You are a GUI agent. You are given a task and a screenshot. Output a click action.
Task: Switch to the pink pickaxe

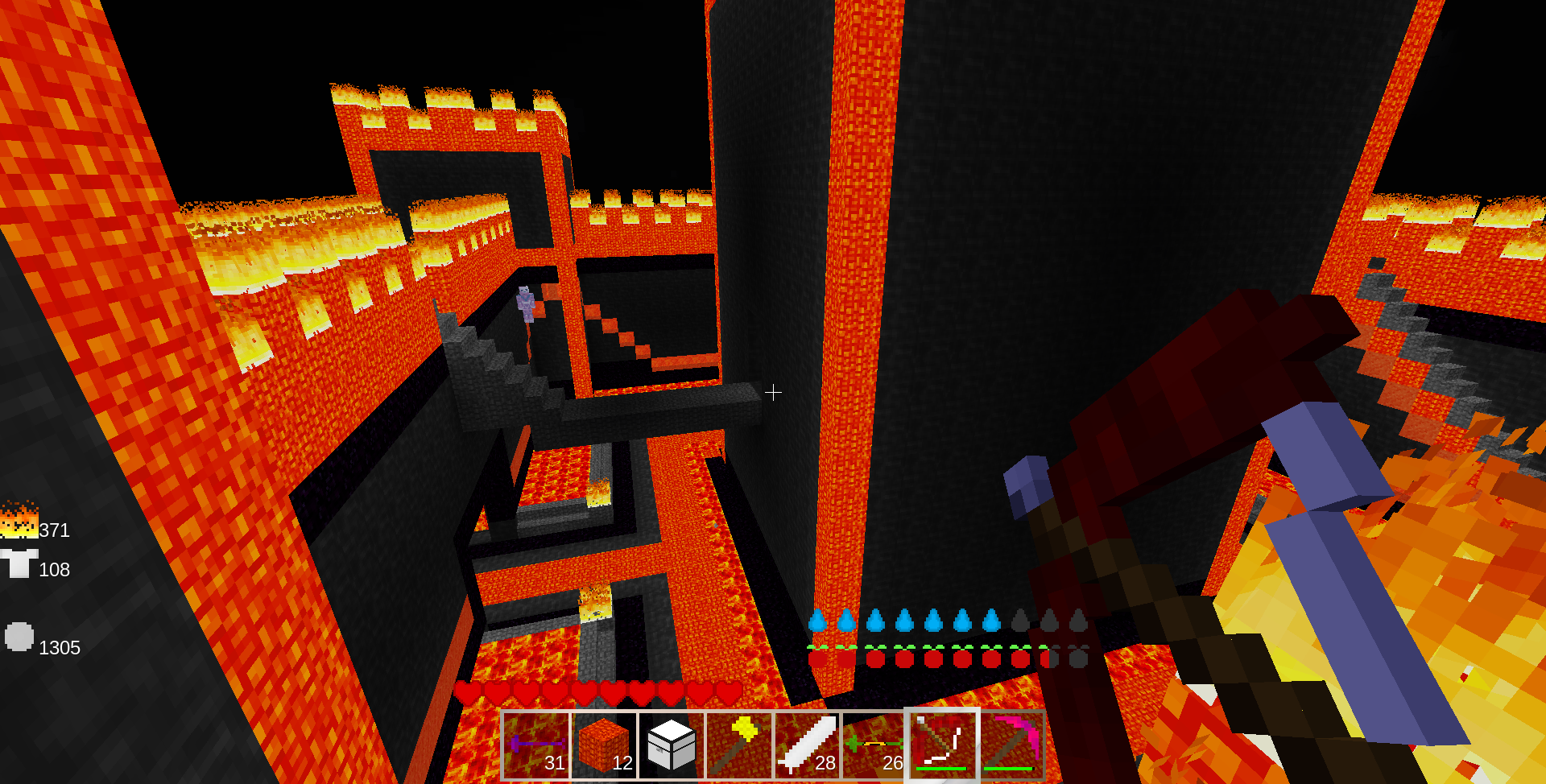(x=1010, y=745)
